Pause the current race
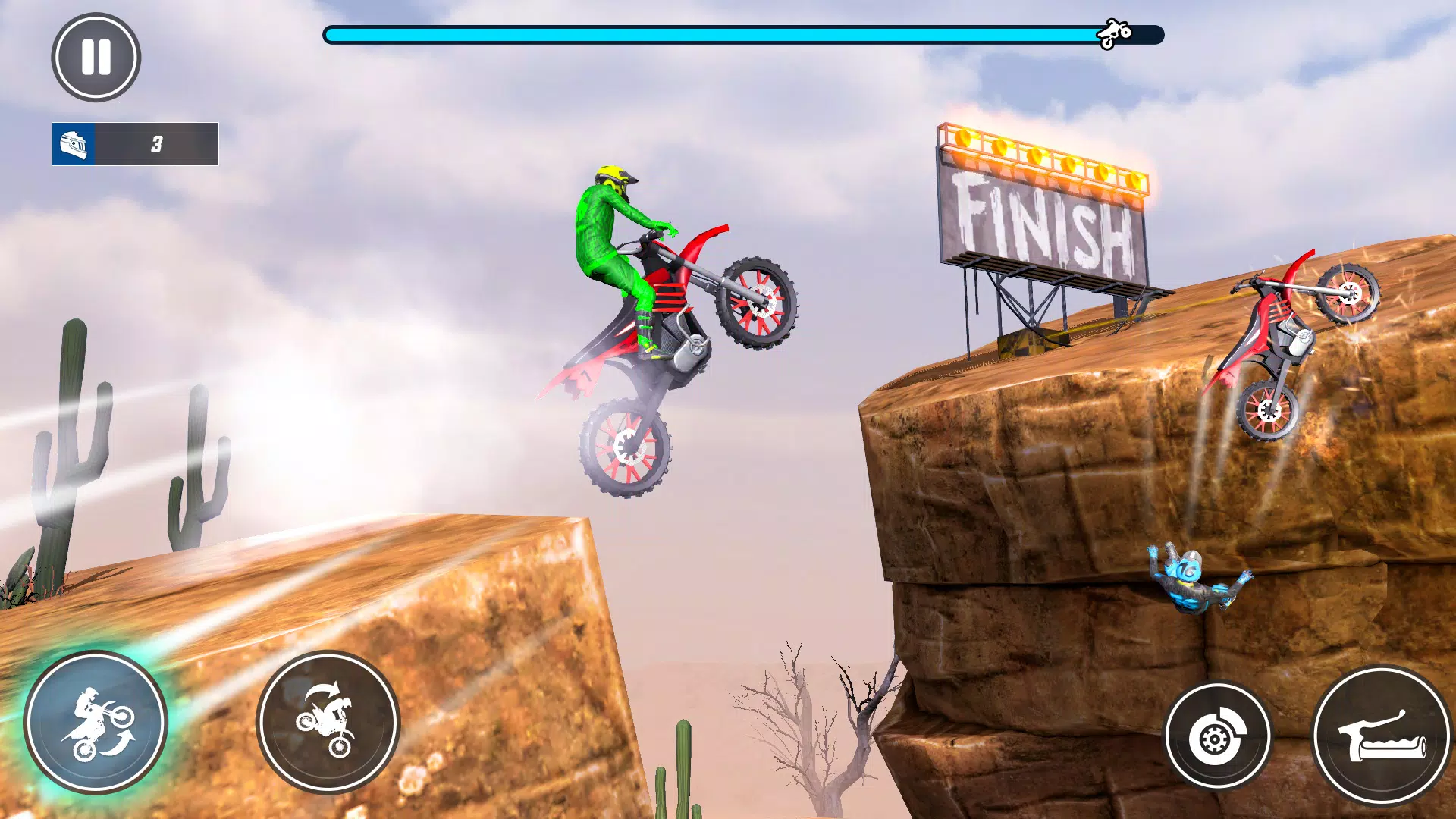The height and width of the screenshot is (819, 1456). pos(96,61)
